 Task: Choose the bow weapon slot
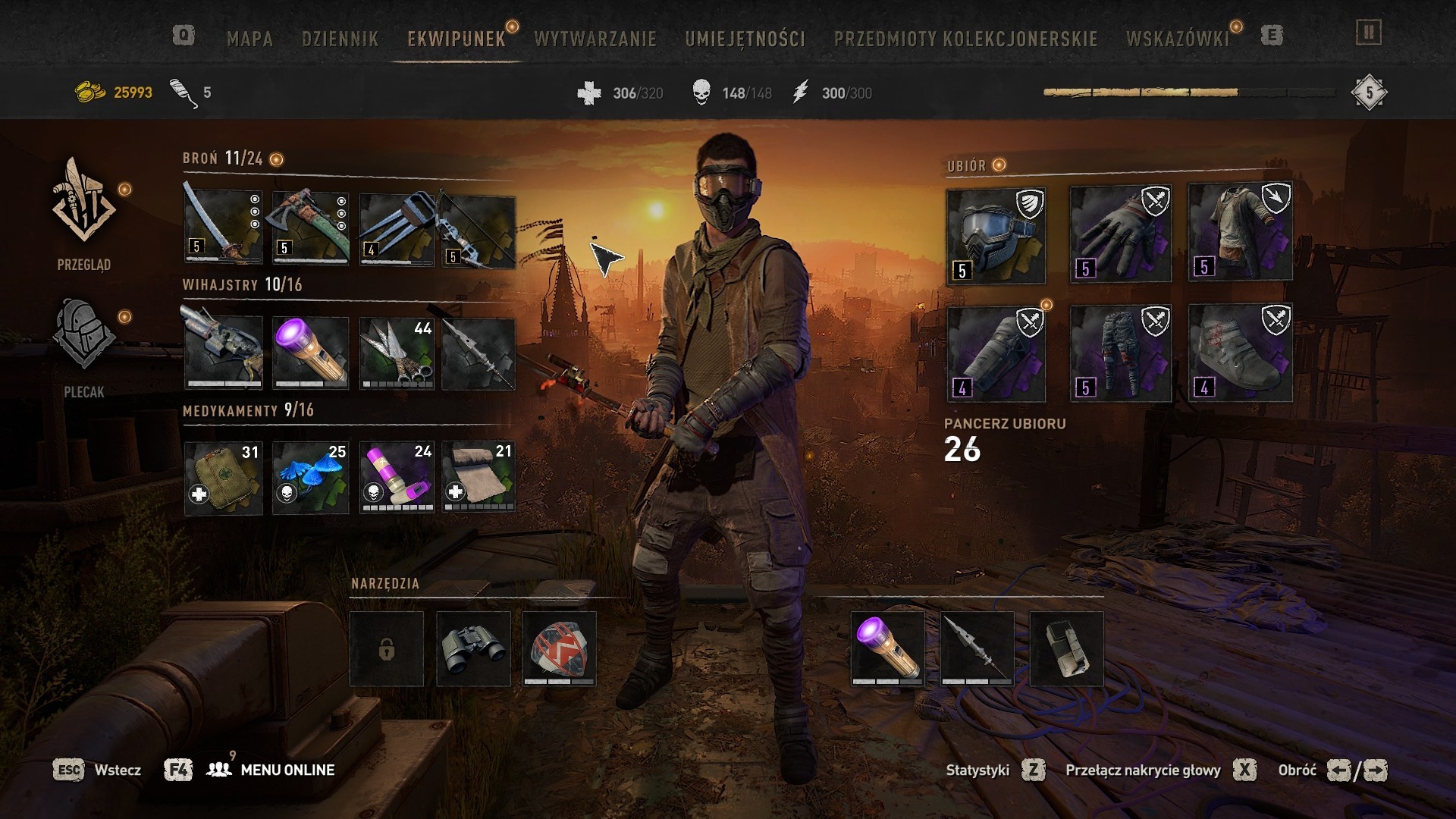[x=479, y=231]
